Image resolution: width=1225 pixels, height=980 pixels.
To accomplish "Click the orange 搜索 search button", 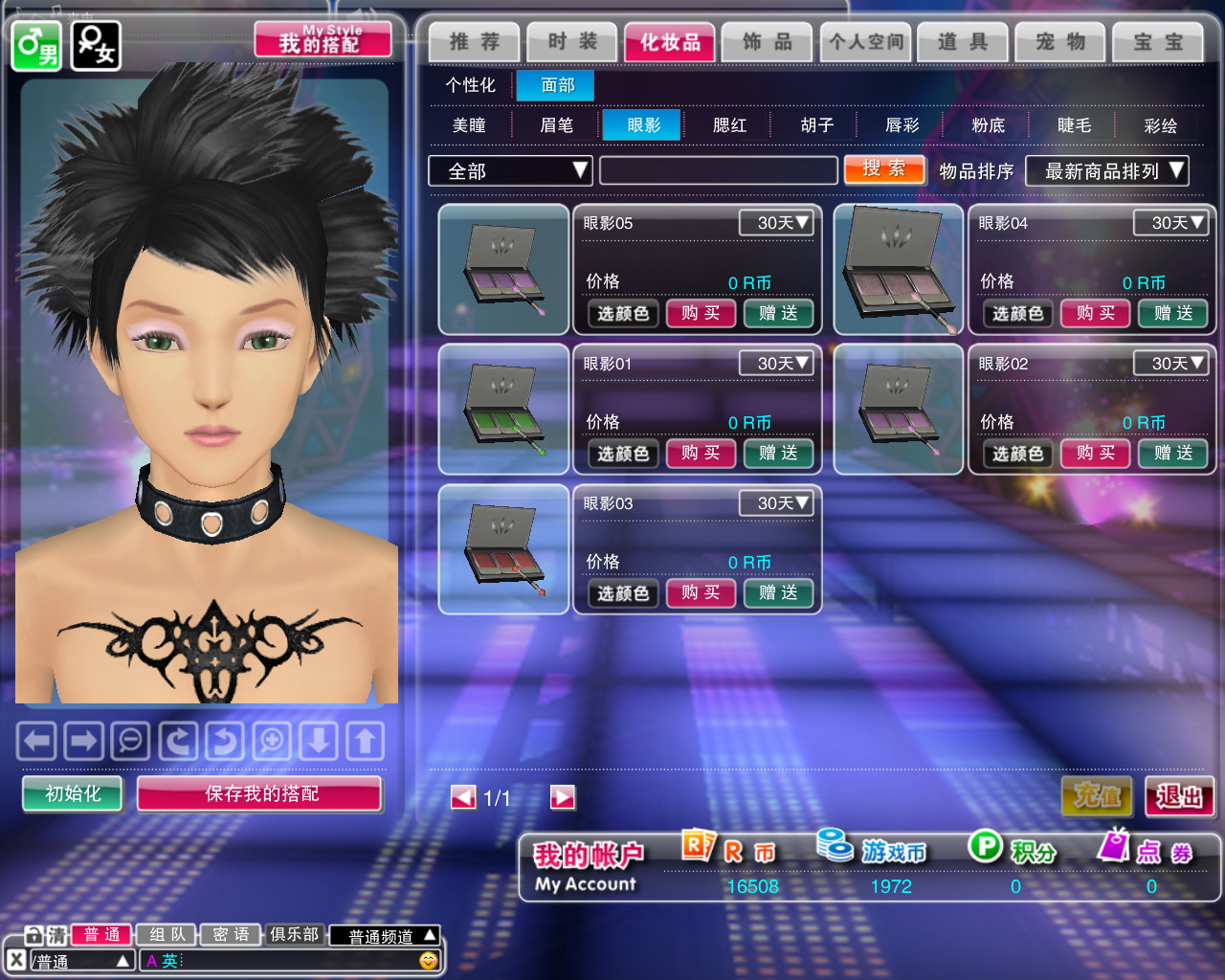I will 884,169.
